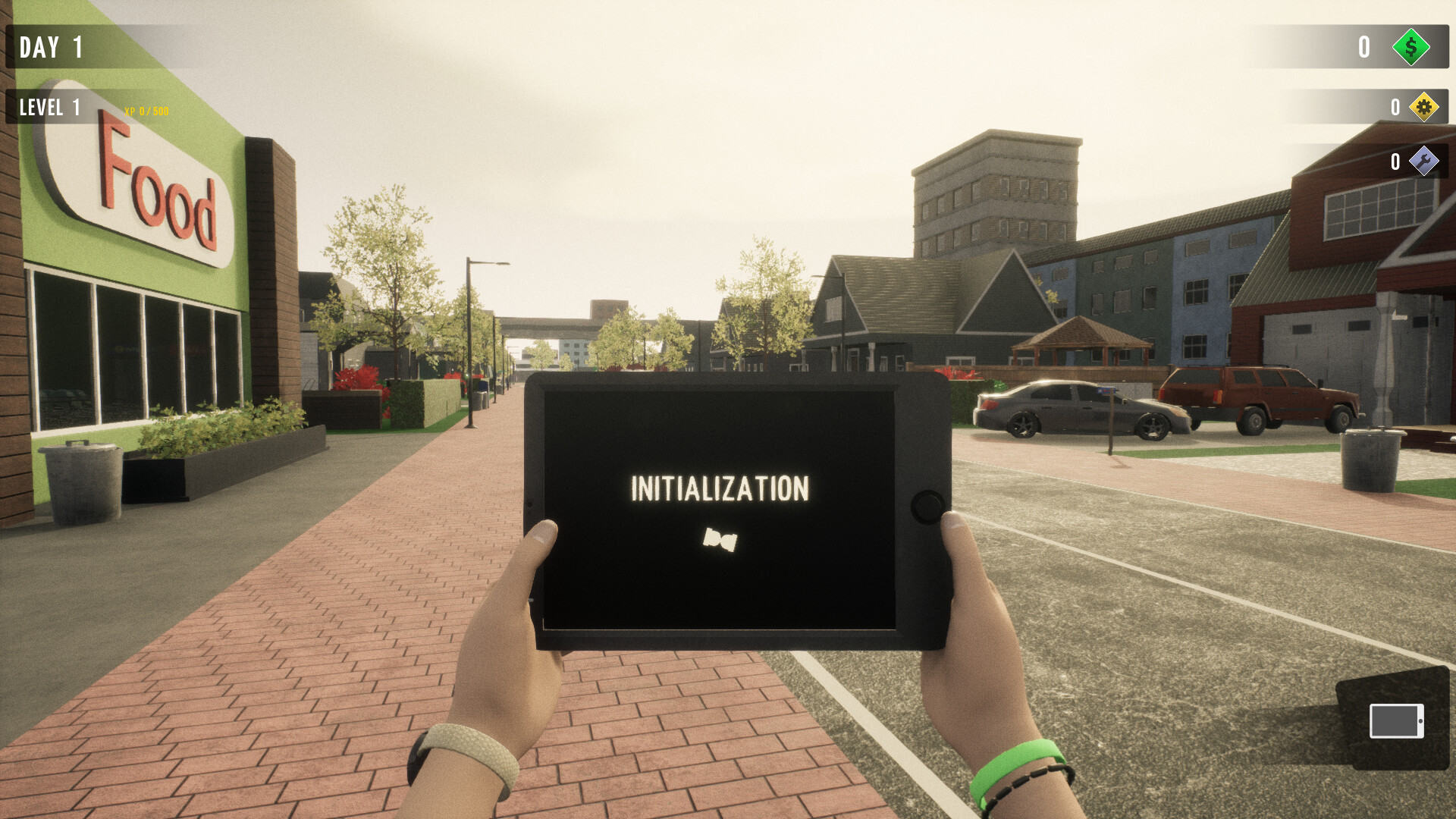This screenshot has height=819, width=1456.
Task: Click the LEVEL 1 badge
Action: click(49, 107)
